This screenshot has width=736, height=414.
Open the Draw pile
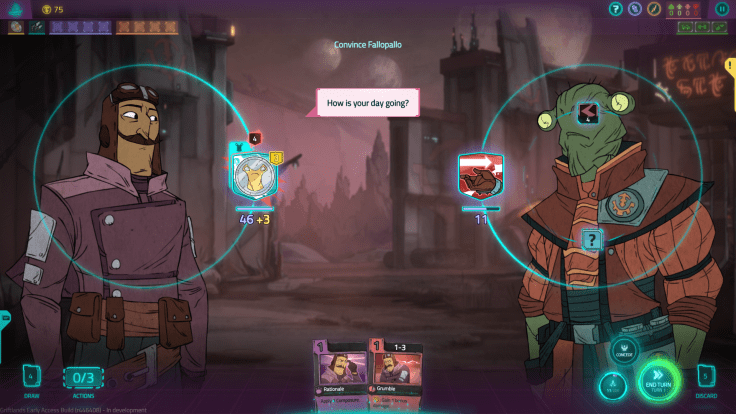30,378
